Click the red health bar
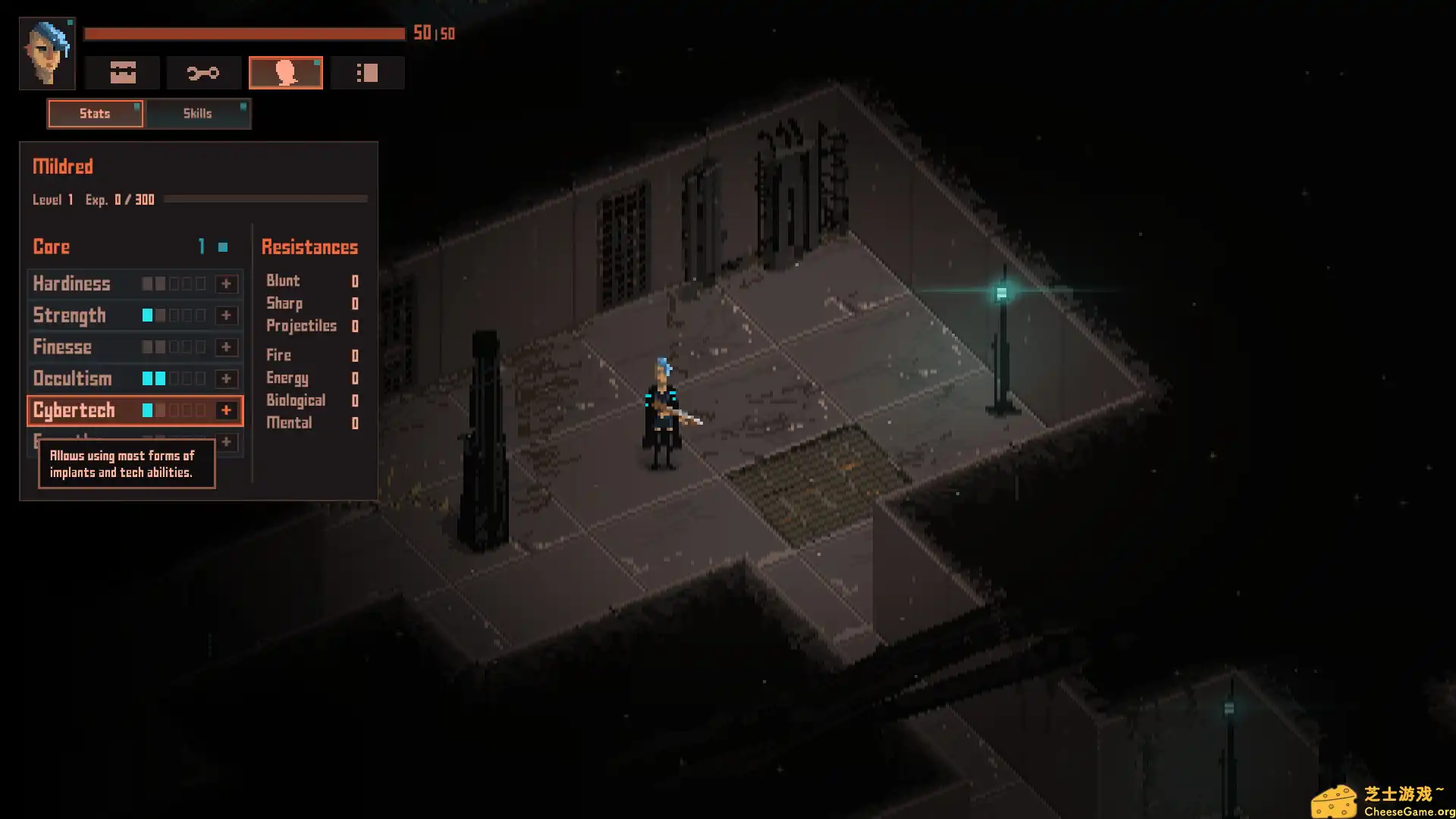The image size is (1456, 819). [243, 33]
